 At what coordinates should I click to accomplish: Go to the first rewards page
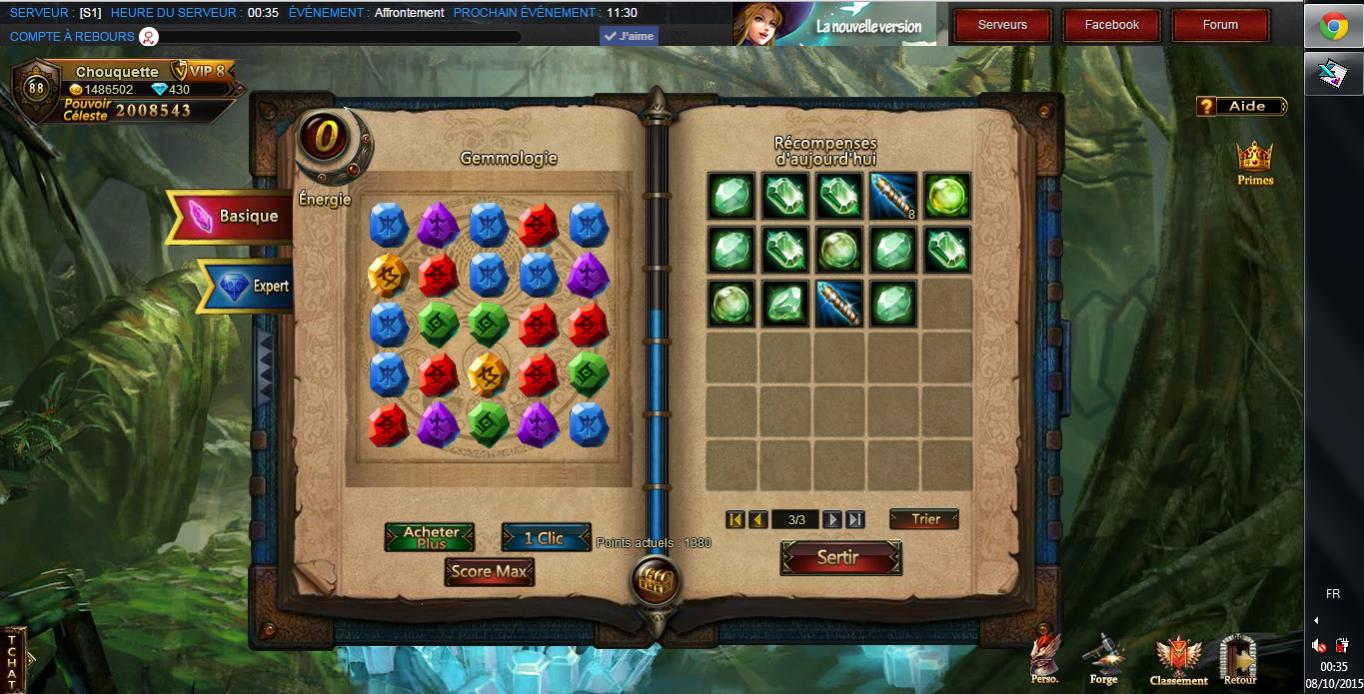coord(735,519)
